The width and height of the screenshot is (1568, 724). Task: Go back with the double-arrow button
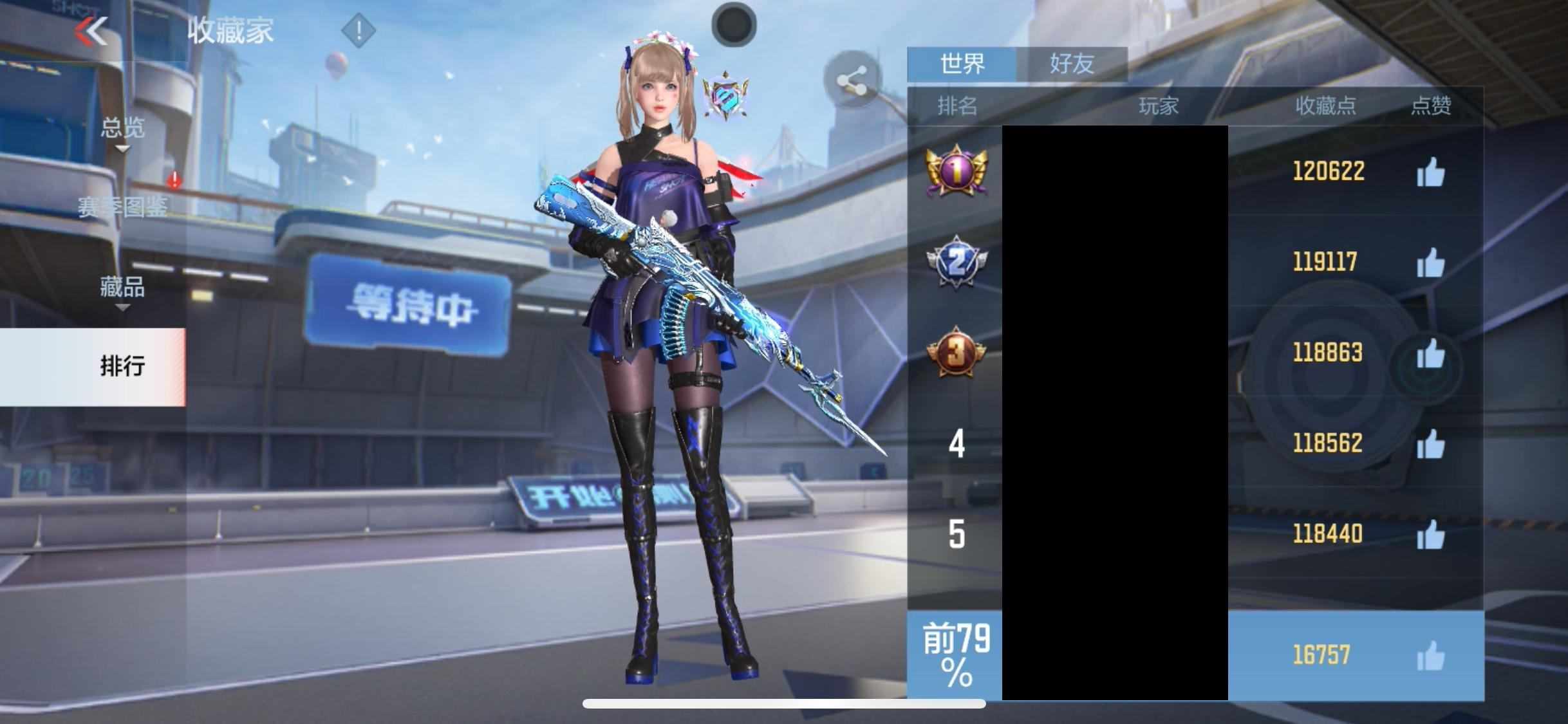click(x=91, y=31)
